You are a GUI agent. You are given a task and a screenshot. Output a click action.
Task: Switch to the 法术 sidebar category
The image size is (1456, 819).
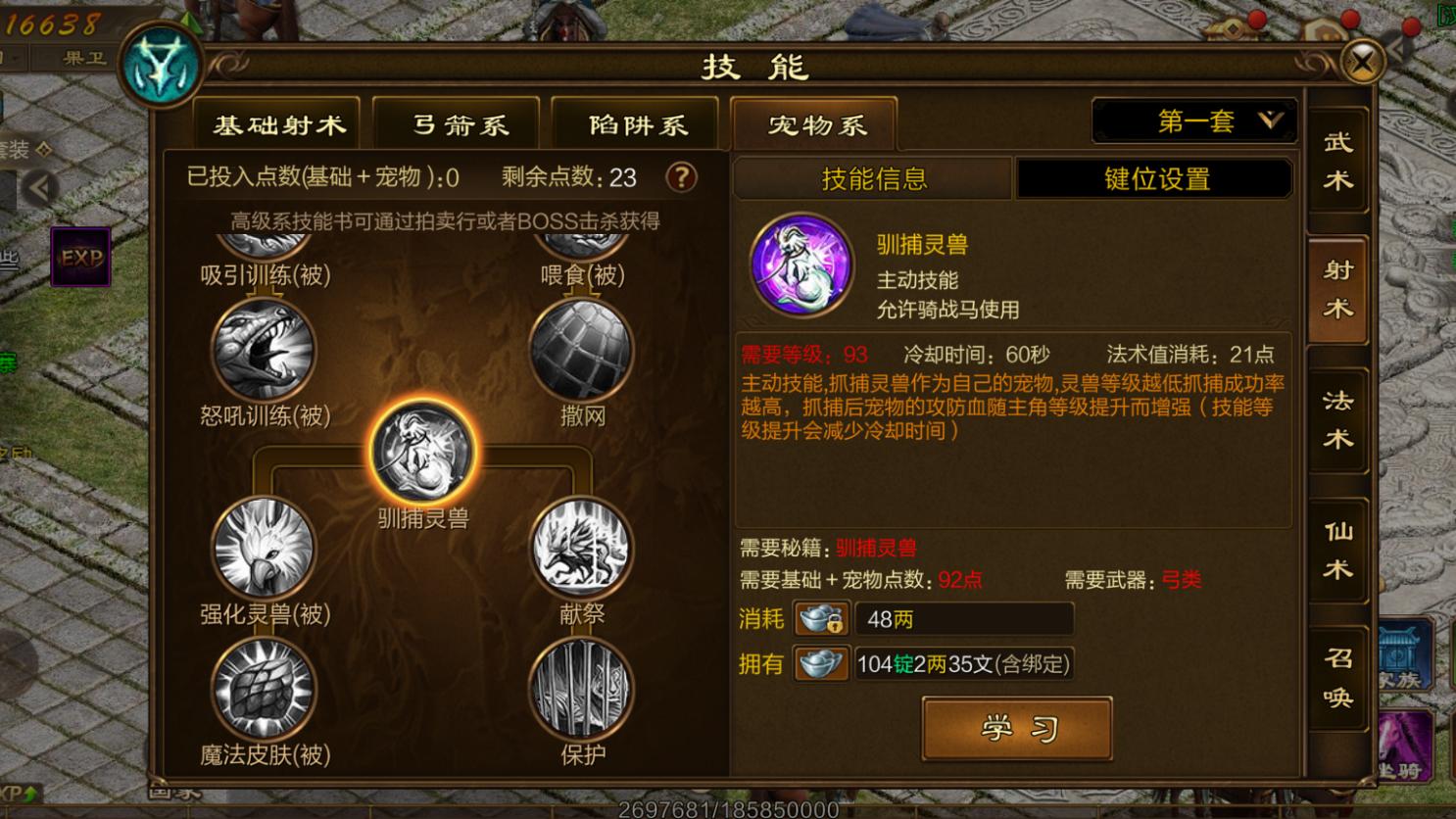1336,415
